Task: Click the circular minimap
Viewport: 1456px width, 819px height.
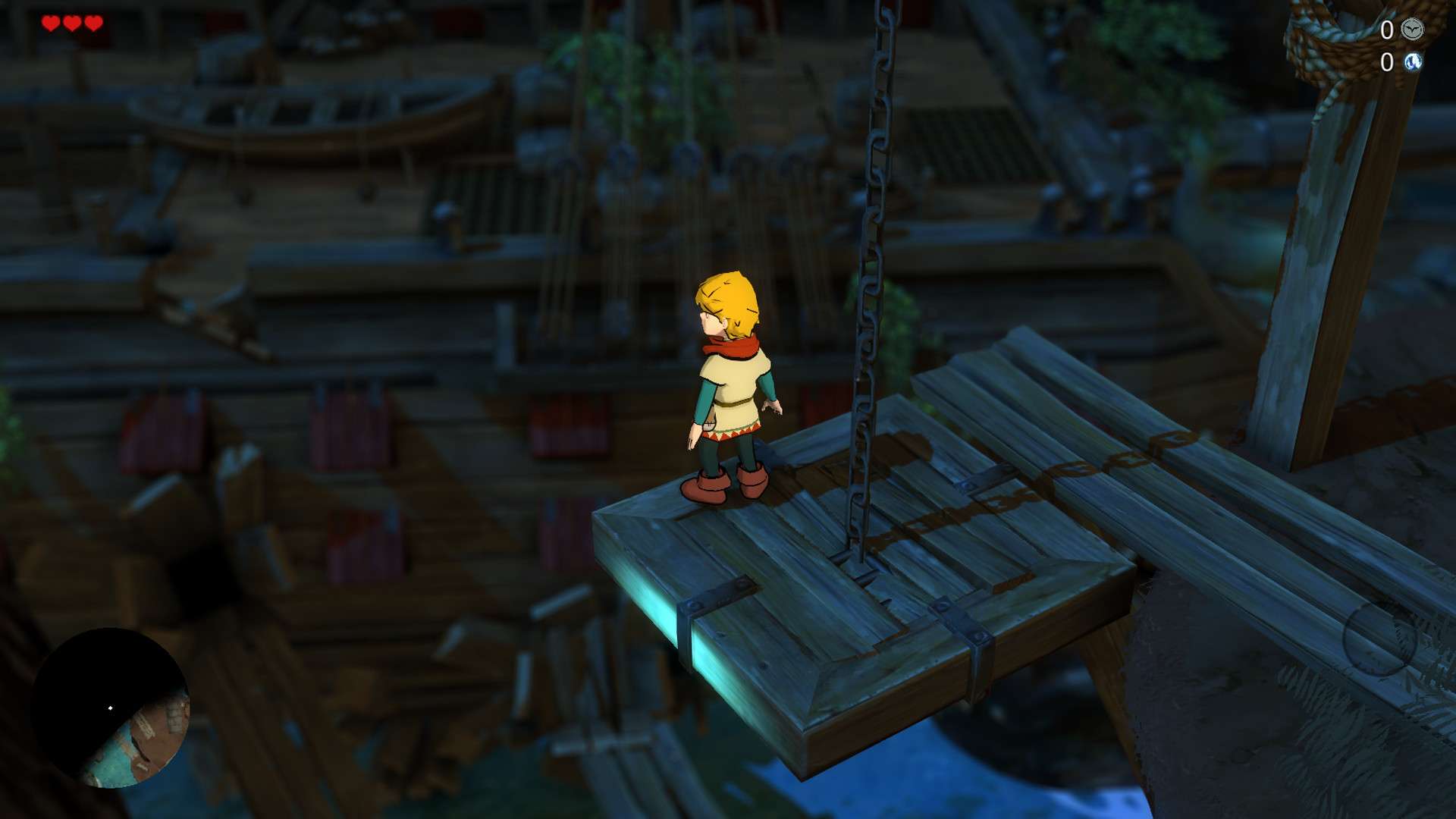Action: (x=111, y=708)
